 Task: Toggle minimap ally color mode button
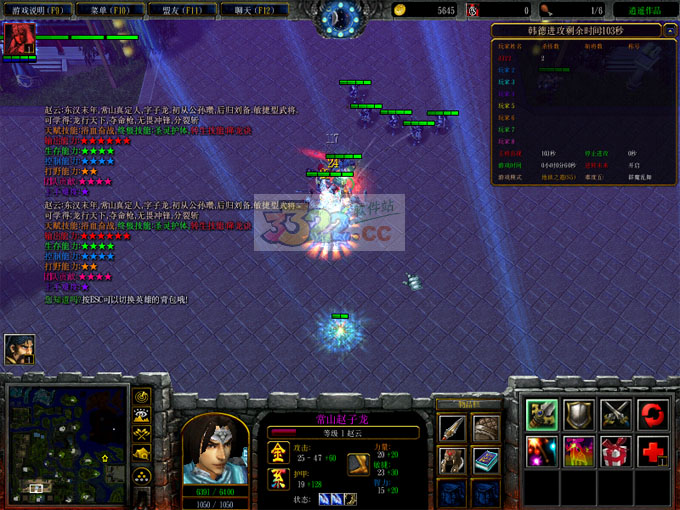(x=143, y=436)
